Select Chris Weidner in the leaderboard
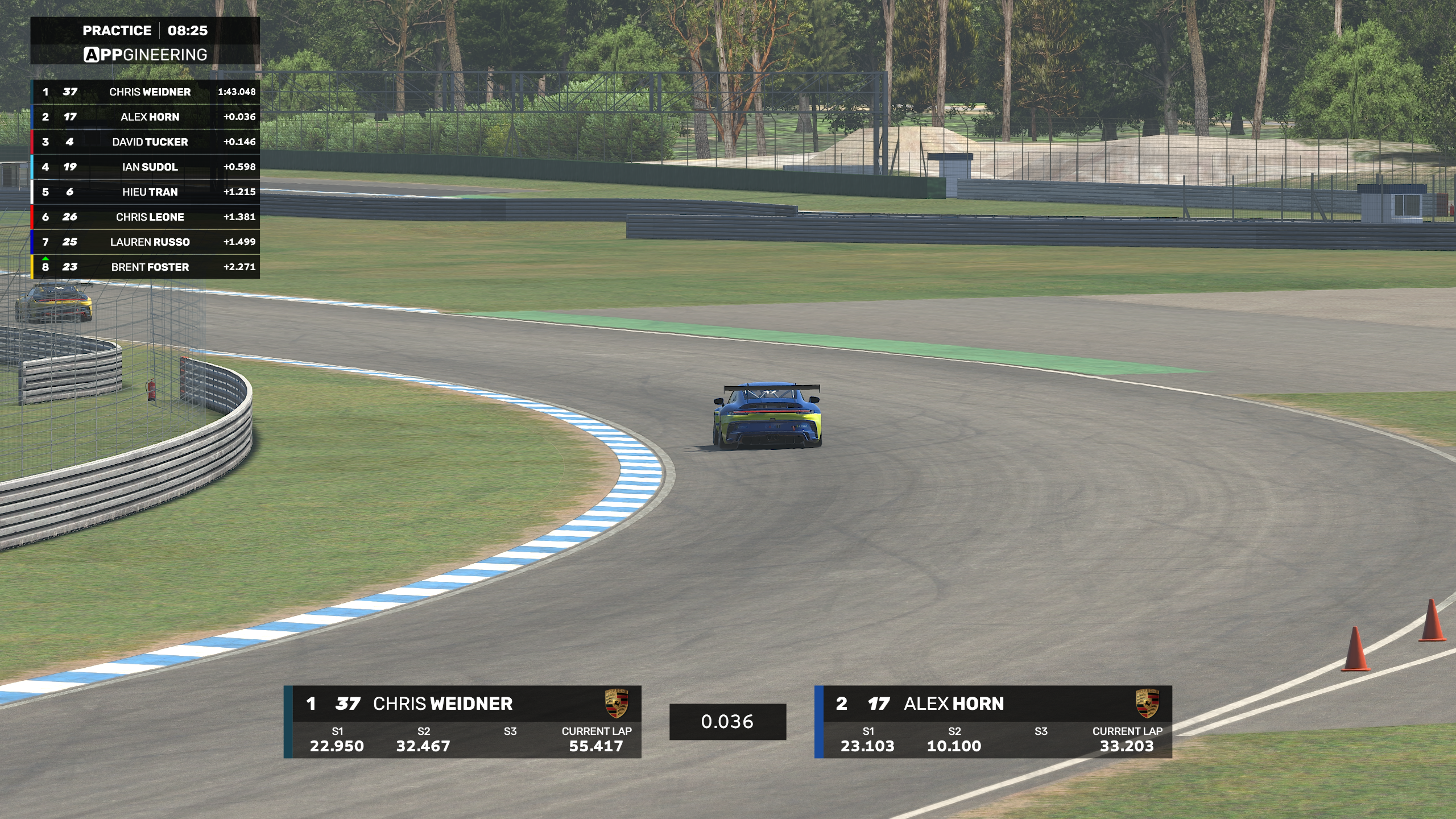The width and height of the screenshot is (1456, 819). point(150,92)
